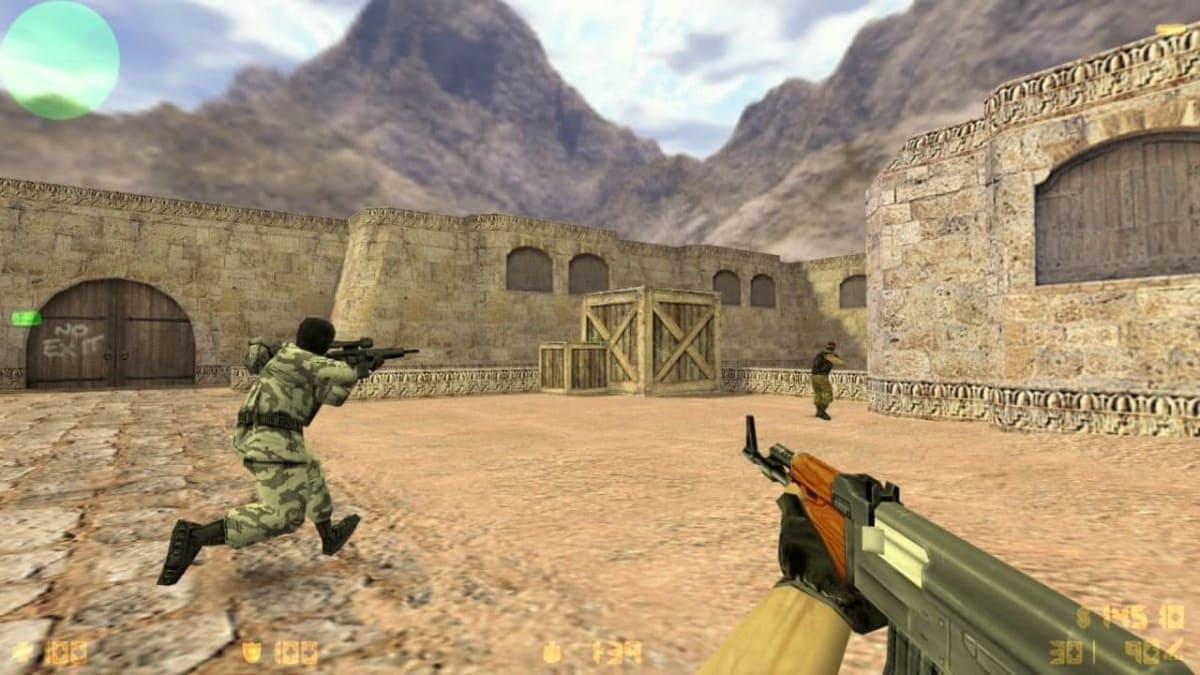This screenshot has width=1200, height=675.
Task: Select the green buy zone icon
Action: tap(26, 318)
